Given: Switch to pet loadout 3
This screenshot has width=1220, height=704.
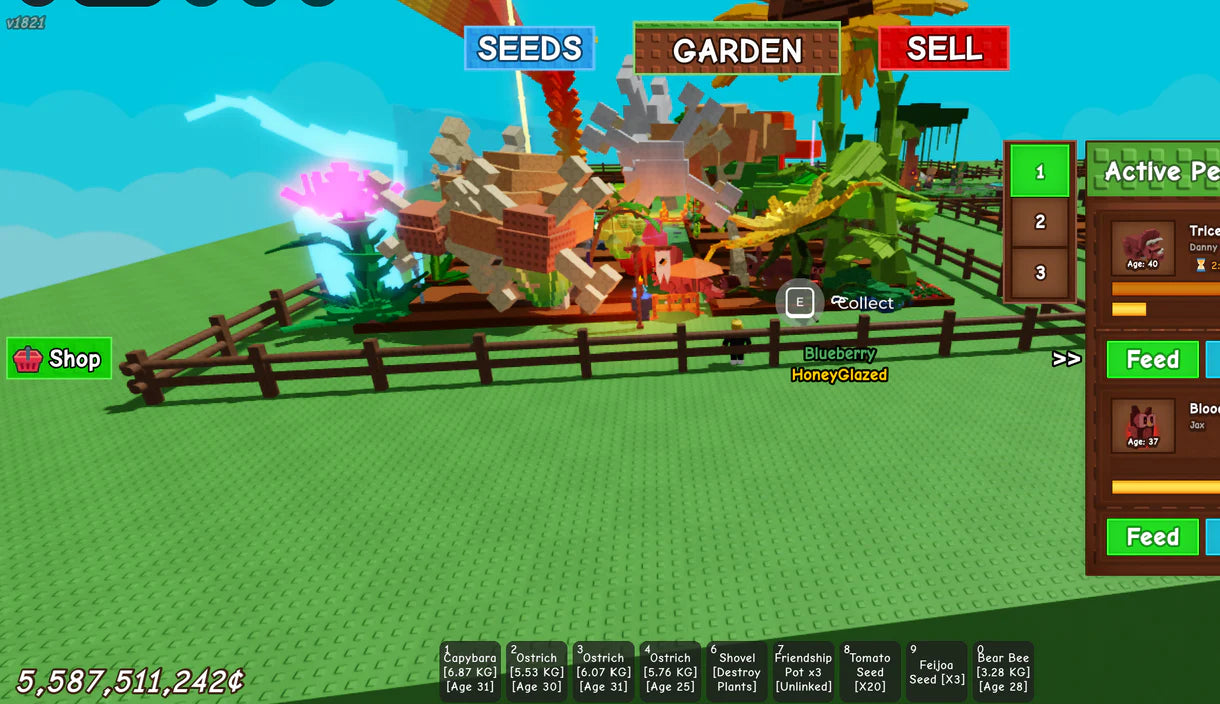Looking at the screenshot, I should 1039,272.
